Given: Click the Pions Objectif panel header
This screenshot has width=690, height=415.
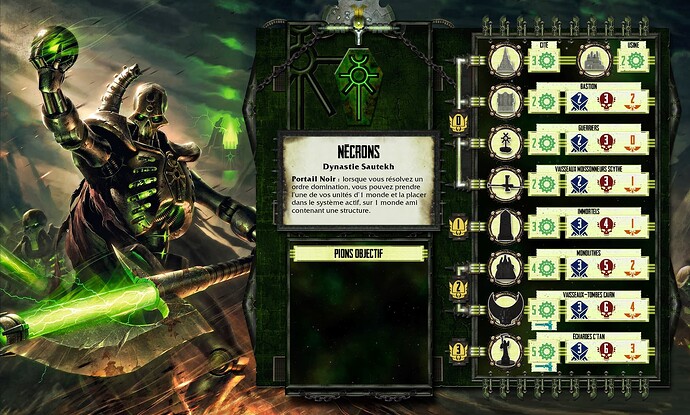Looking at the screenshot, I should click(358, 254).
